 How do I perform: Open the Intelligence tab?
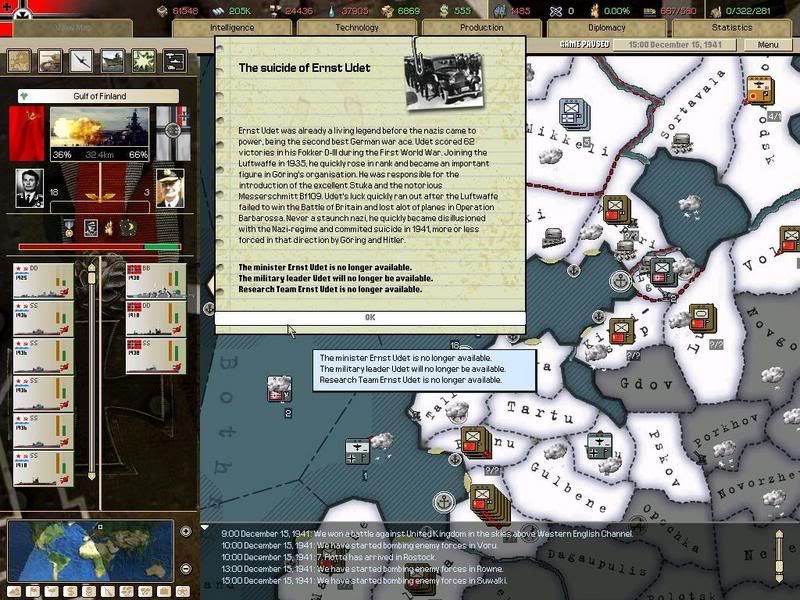coord(232,28)
